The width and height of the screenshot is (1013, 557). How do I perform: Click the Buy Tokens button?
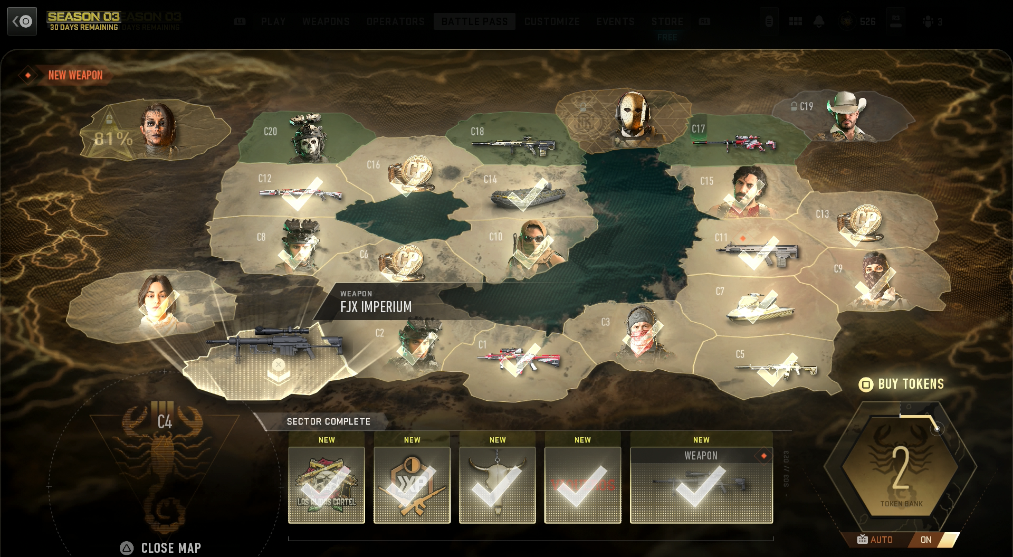click(x=901, y=384)
